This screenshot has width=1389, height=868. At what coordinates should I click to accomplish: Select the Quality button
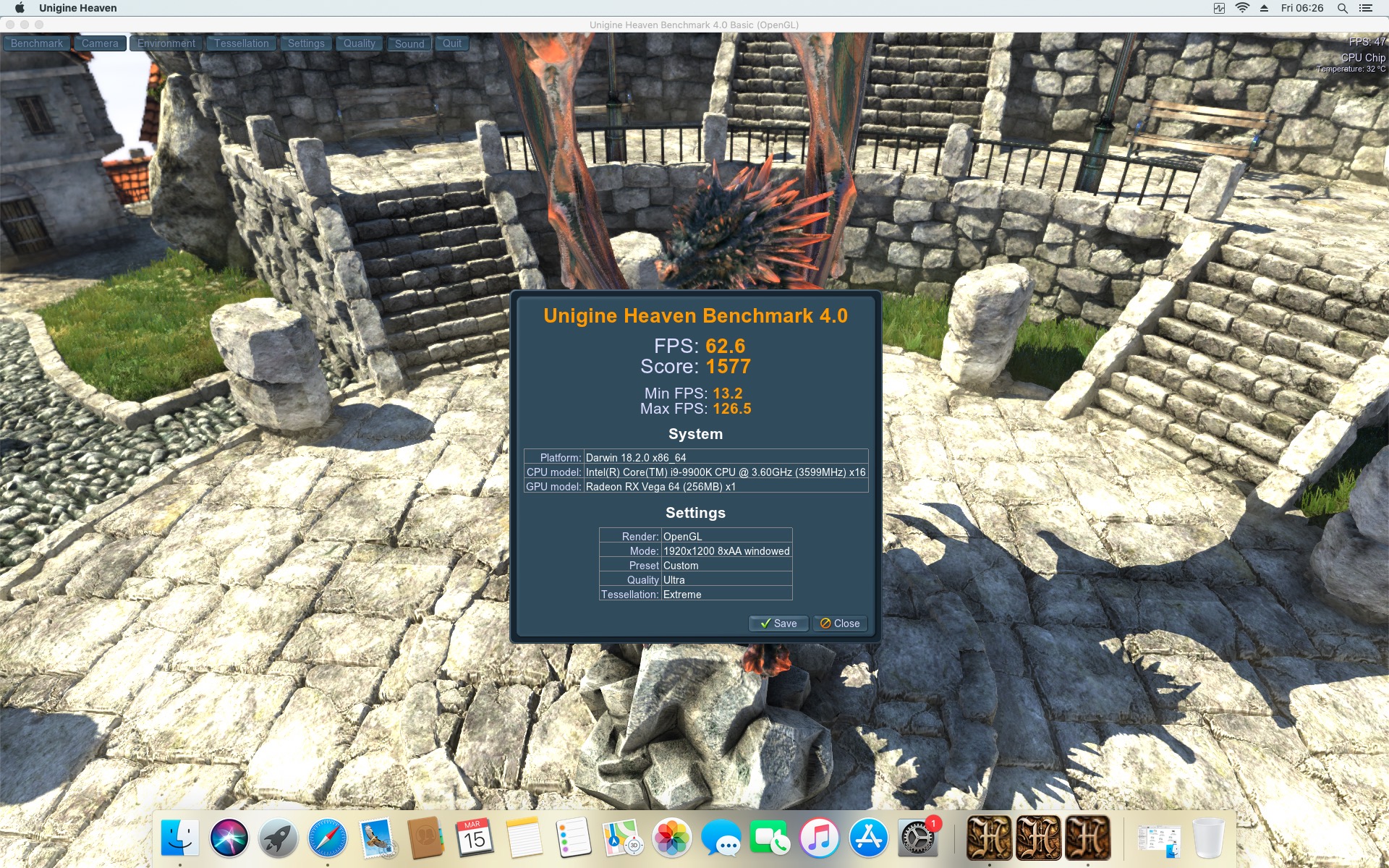(x=359, y=43)
